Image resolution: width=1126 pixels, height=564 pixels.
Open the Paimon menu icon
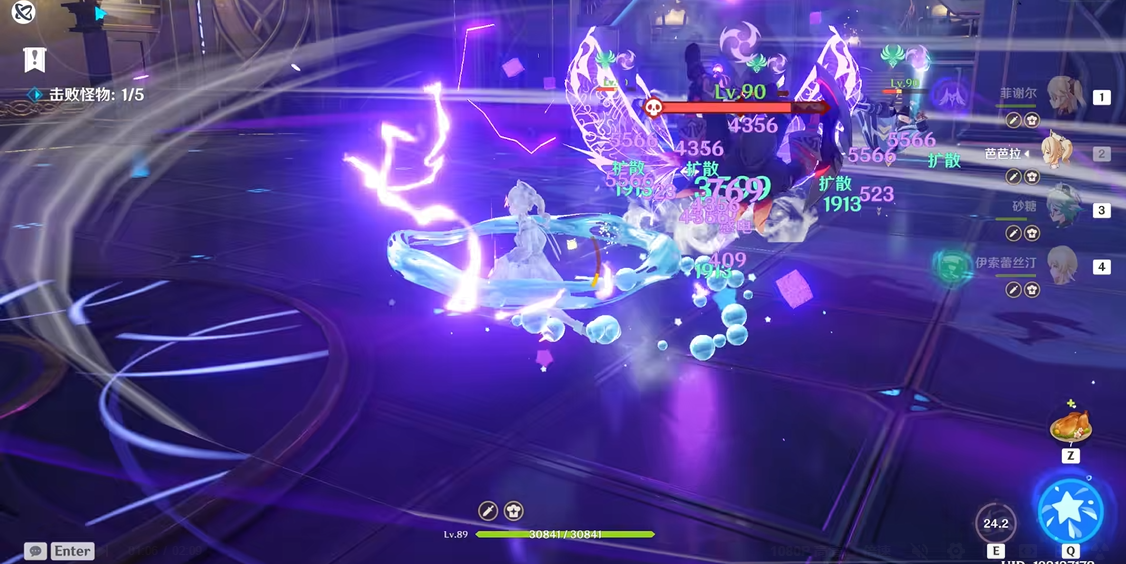coord(24,12)
